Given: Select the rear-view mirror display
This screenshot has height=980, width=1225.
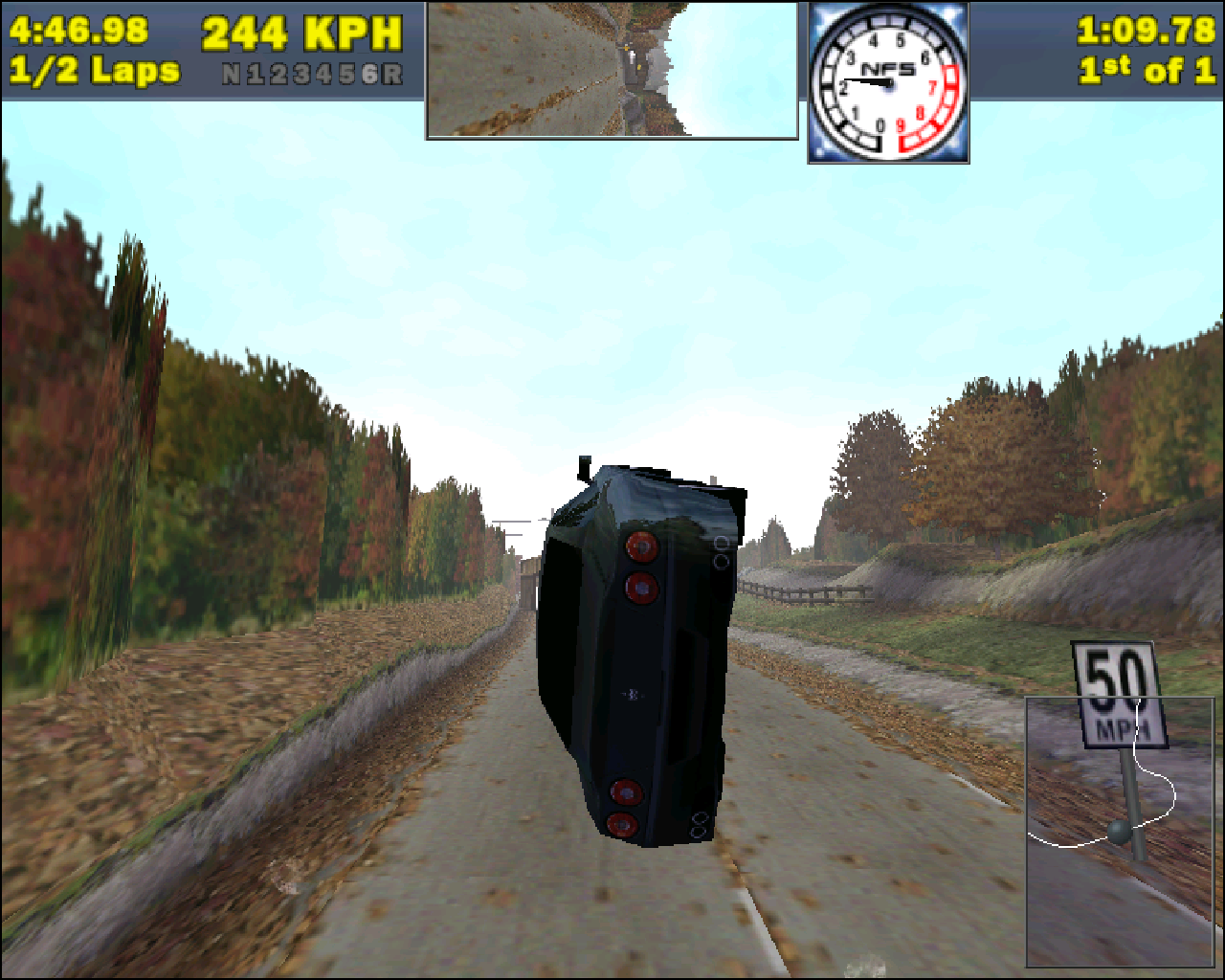Looking at the screenshot, I should [612, 69].
